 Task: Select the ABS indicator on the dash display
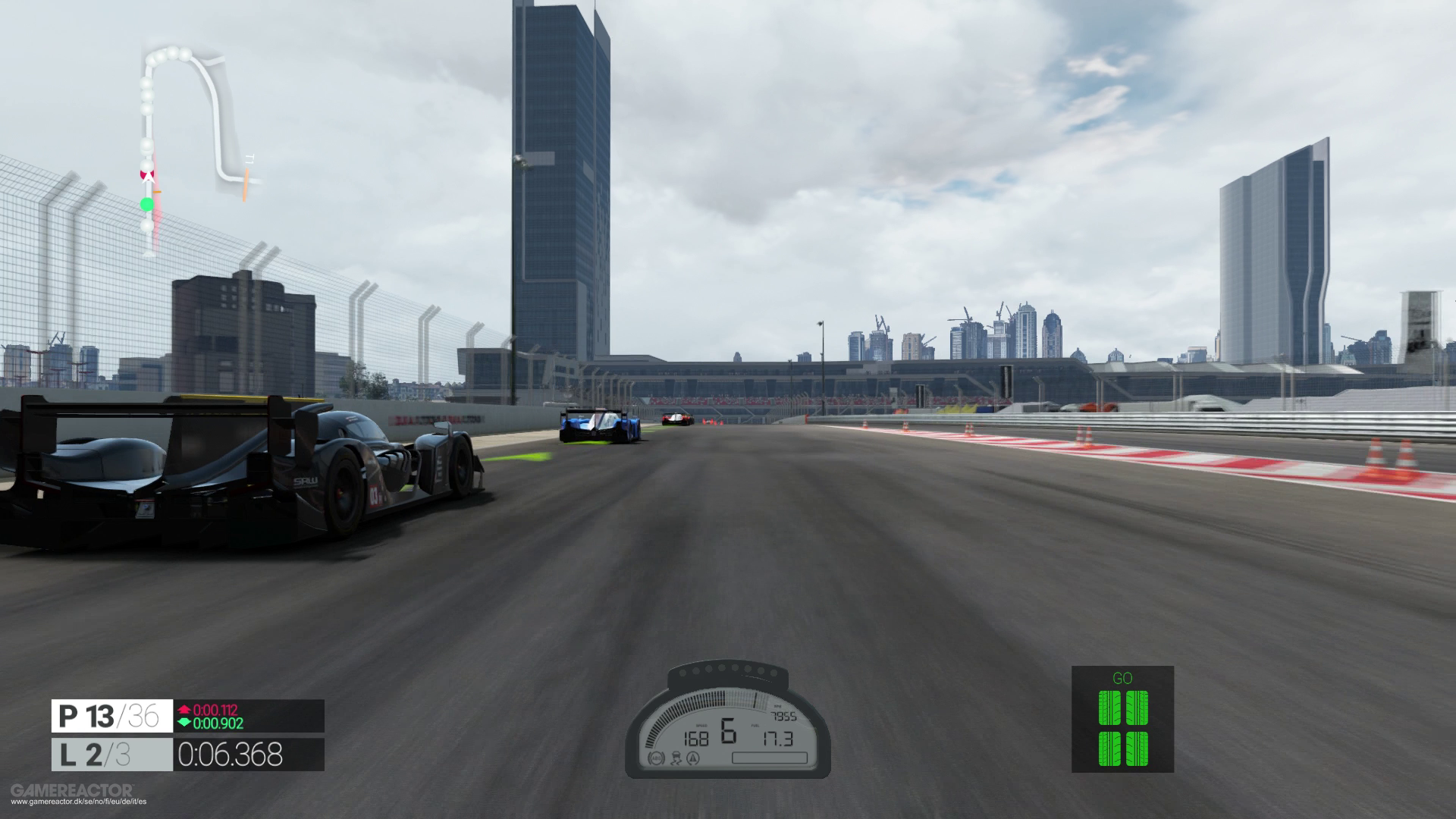point(655,759)
